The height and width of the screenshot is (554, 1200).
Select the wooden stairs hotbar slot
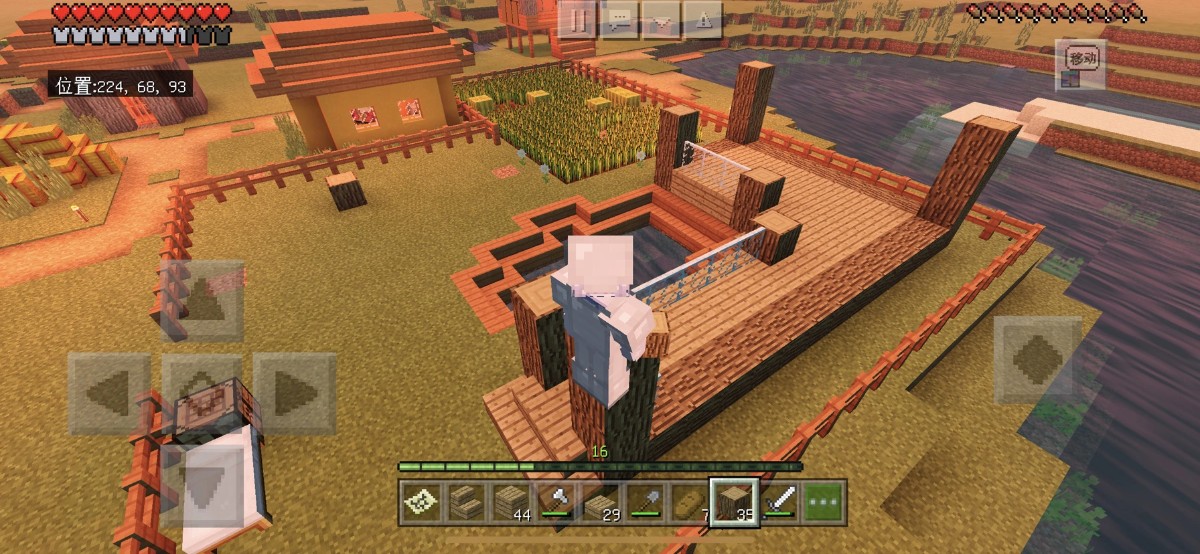click(466, 502)
